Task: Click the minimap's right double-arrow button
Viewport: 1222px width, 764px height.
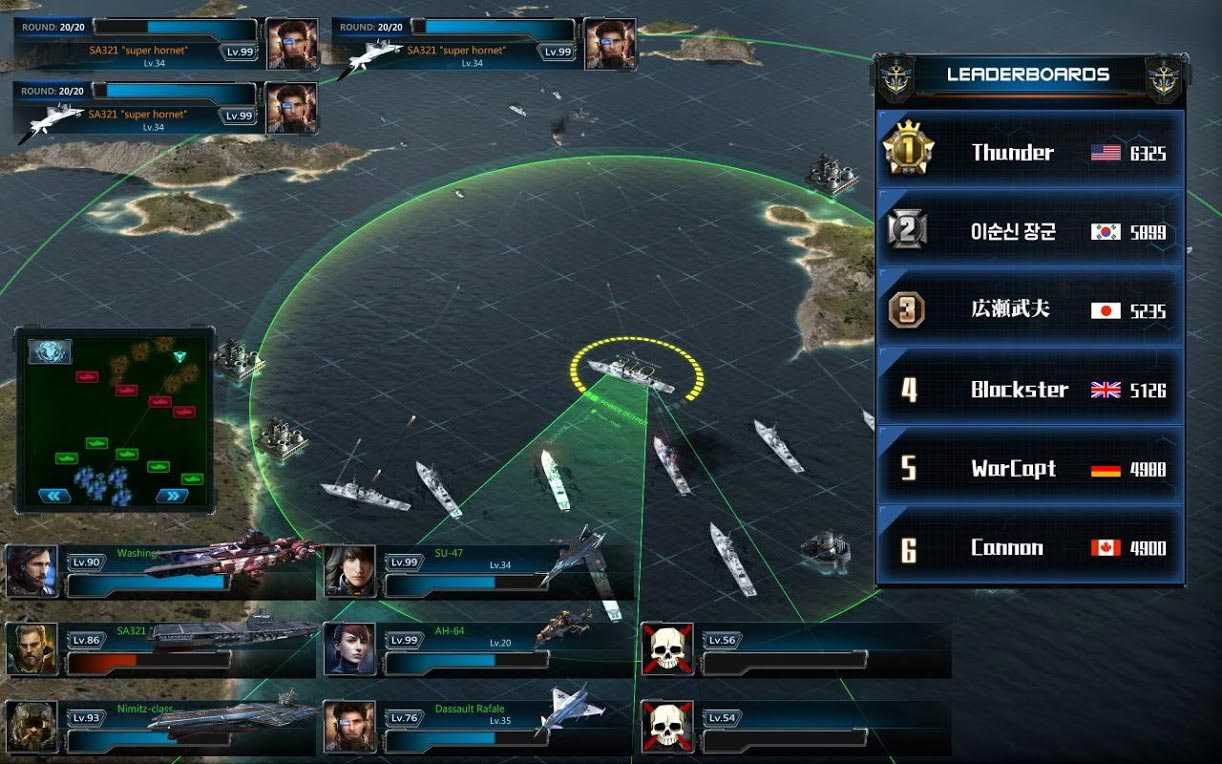Action: coord(172,494)
